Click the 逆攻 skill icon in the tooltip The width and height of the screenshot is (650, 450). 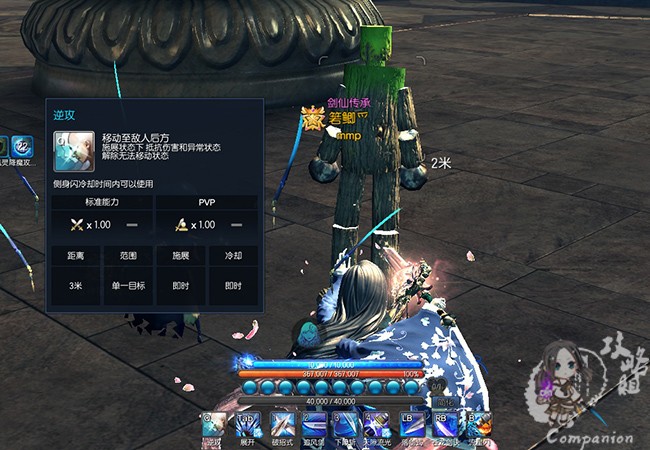[74, 151]
